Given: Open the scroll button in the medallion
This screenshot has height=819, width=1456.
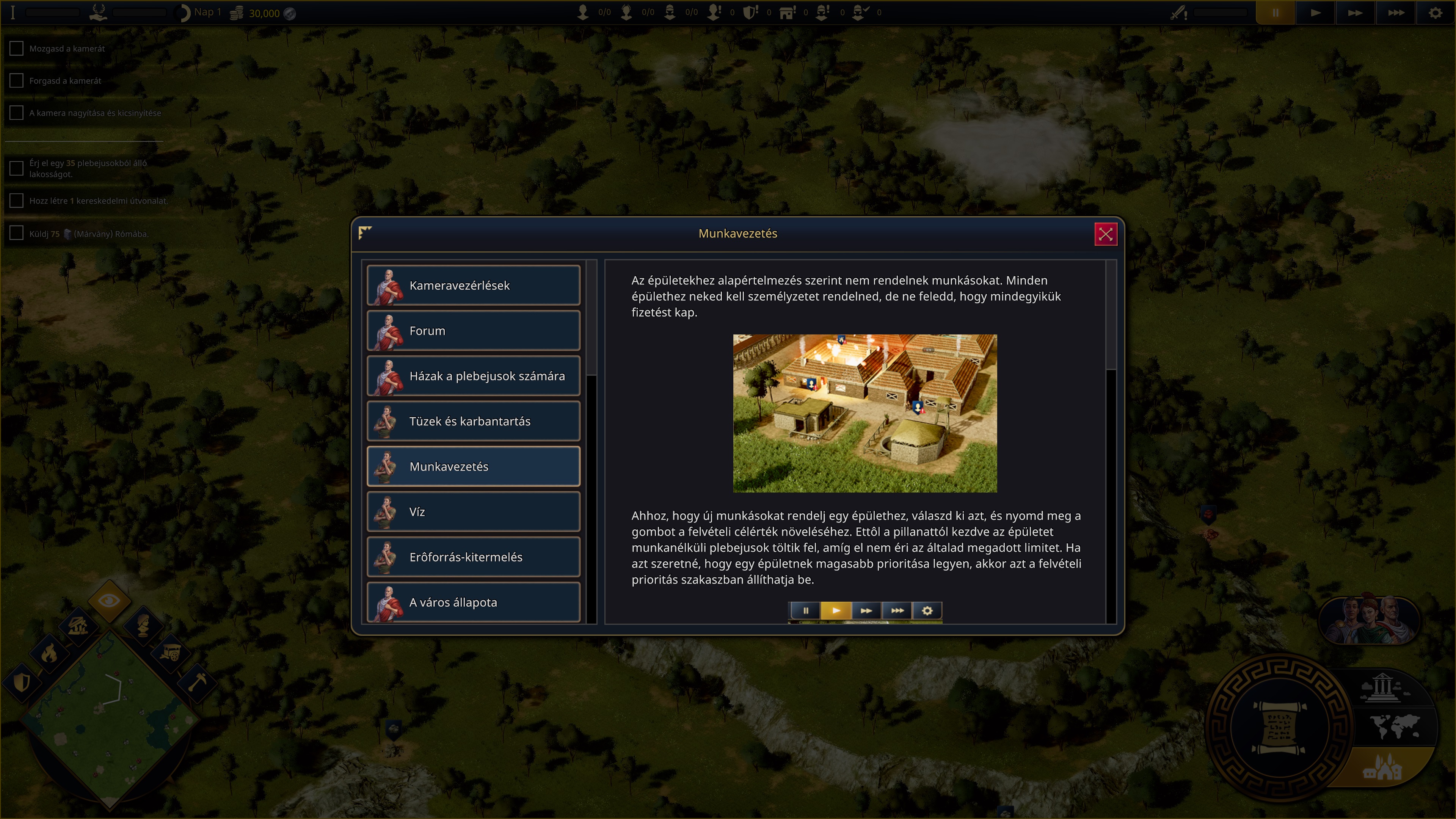Looking at the screenshot, I should pyautogui.click(x=1280, y=728).
